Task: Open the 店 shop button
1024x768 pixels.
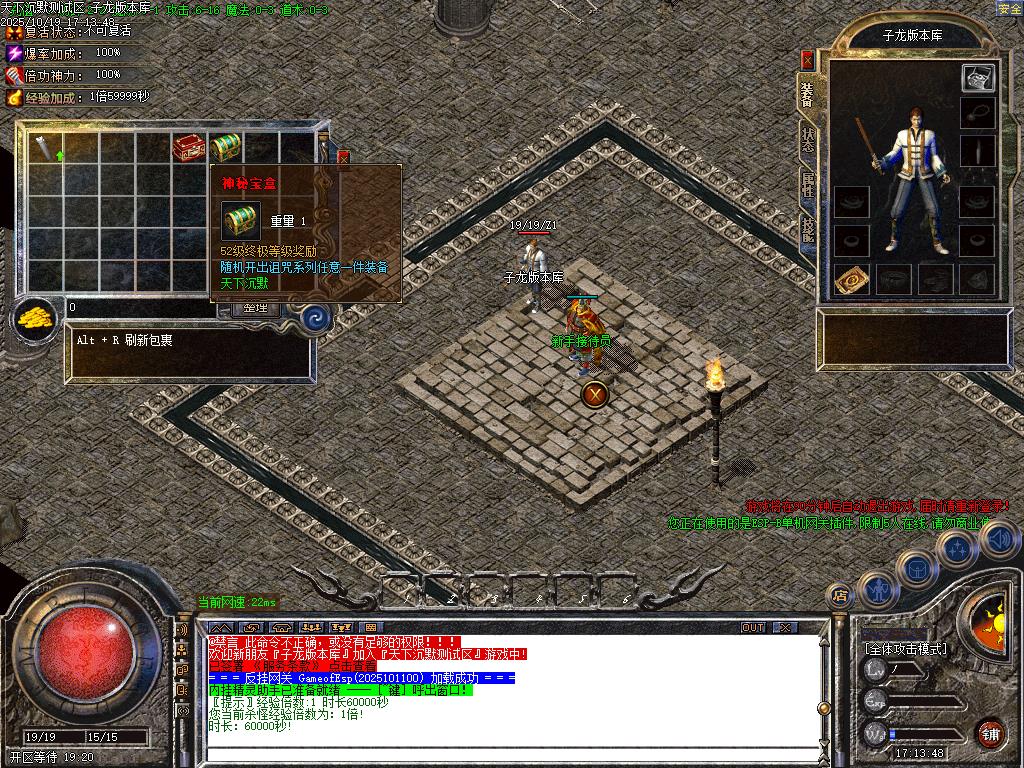Action: pos(840,595)
